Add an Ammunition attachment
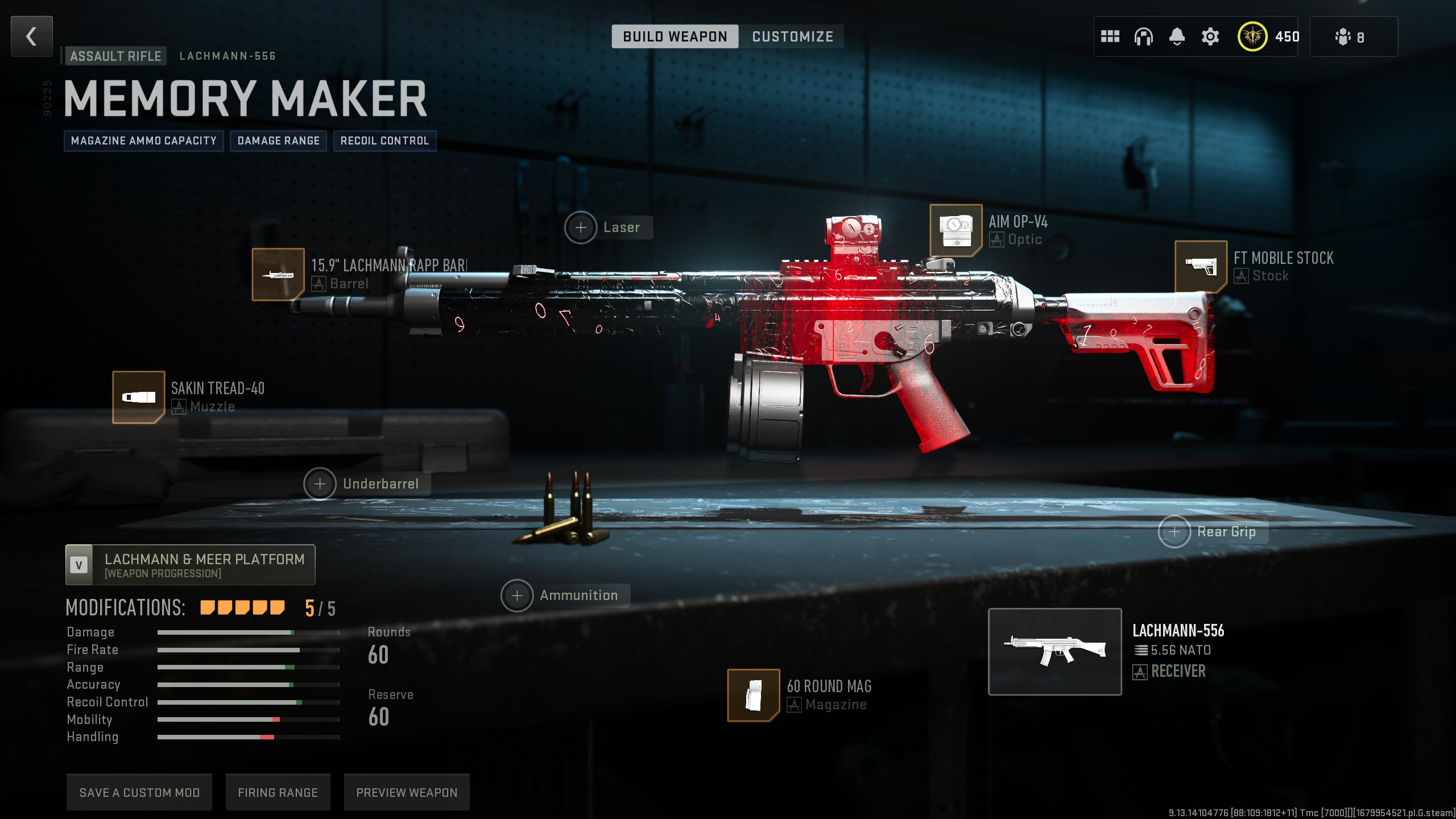 pyautogui.click(x=517, y=595)
